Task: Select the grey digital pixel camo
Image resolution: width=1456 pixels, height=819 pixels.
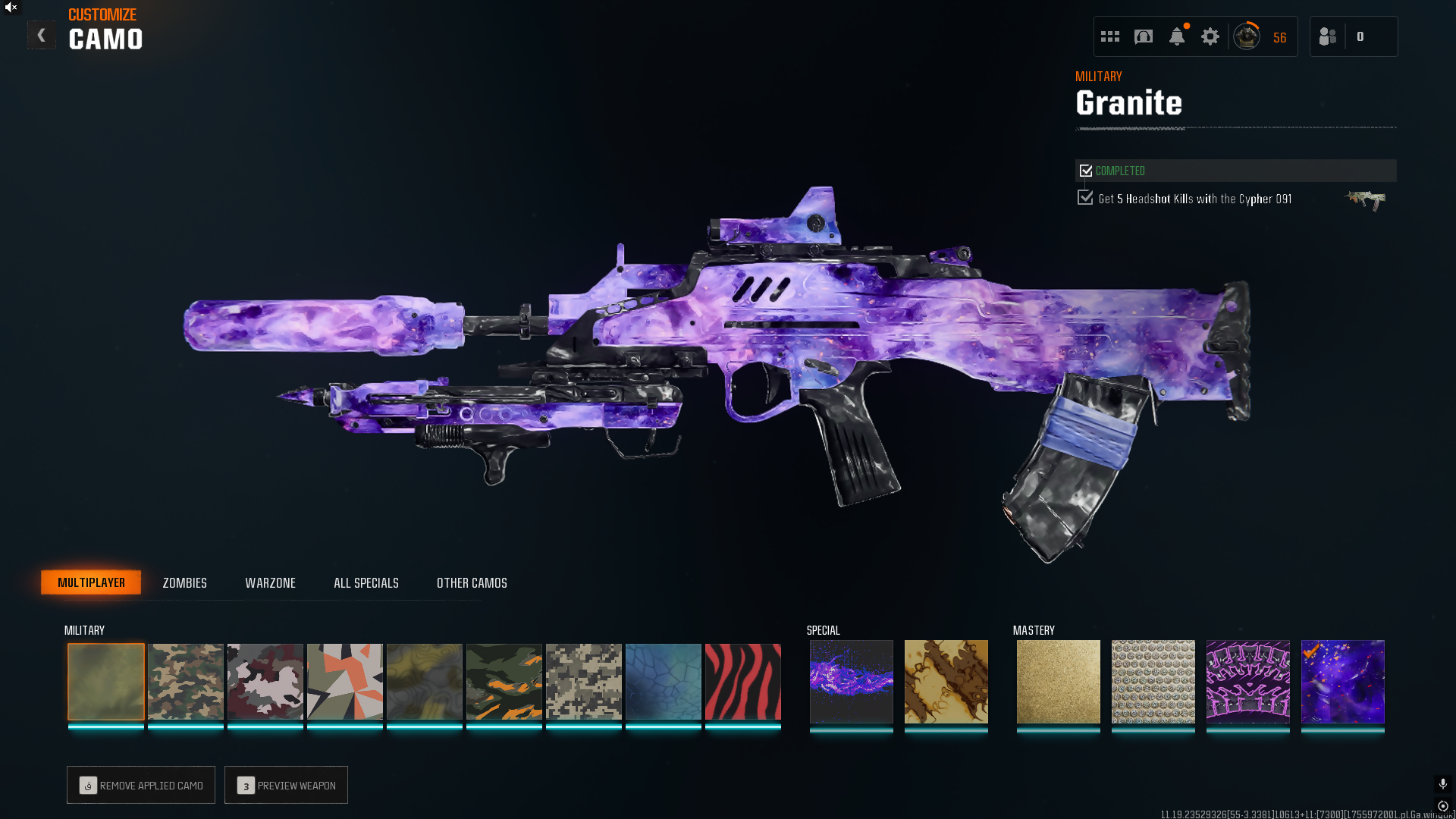Action: [584, 682]
